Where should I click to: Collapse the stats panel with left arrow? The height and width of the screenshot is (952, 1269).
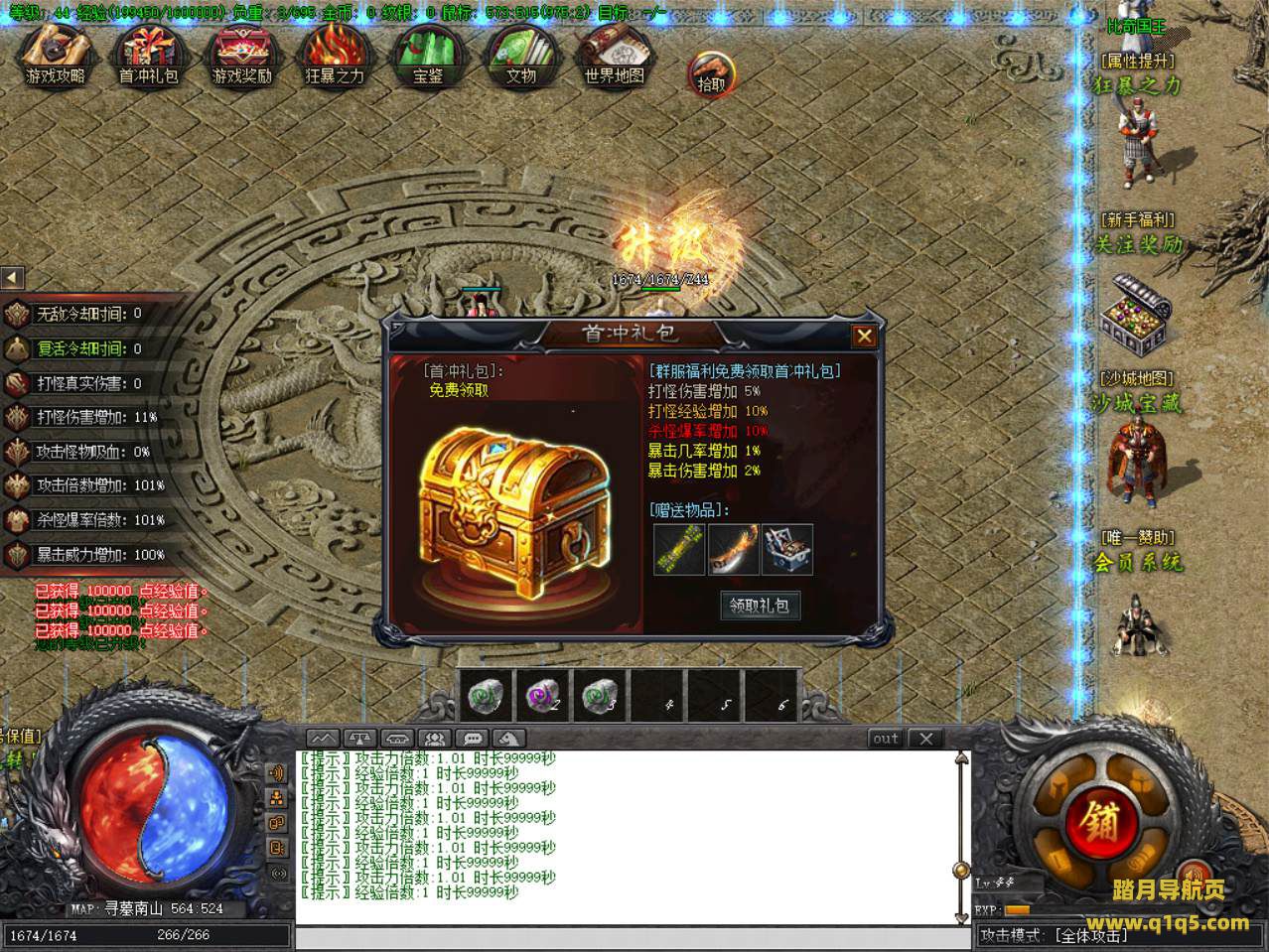pos(12,278)
